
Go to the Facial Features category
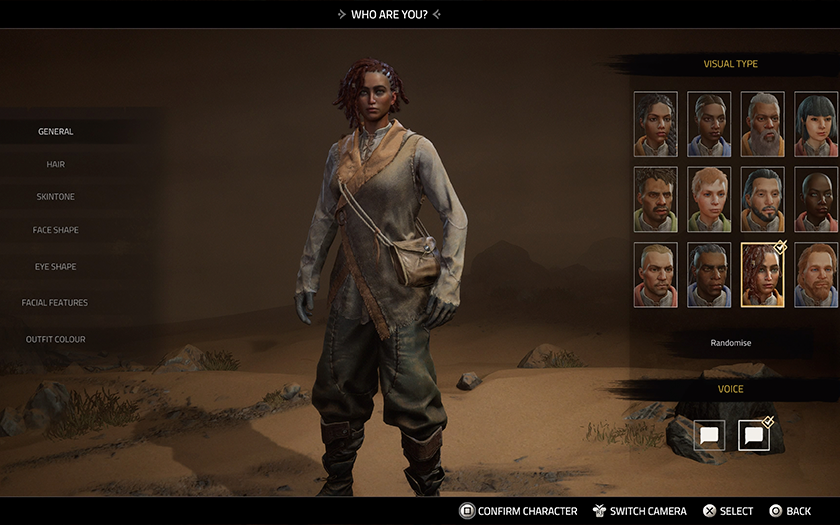[55, 303]
